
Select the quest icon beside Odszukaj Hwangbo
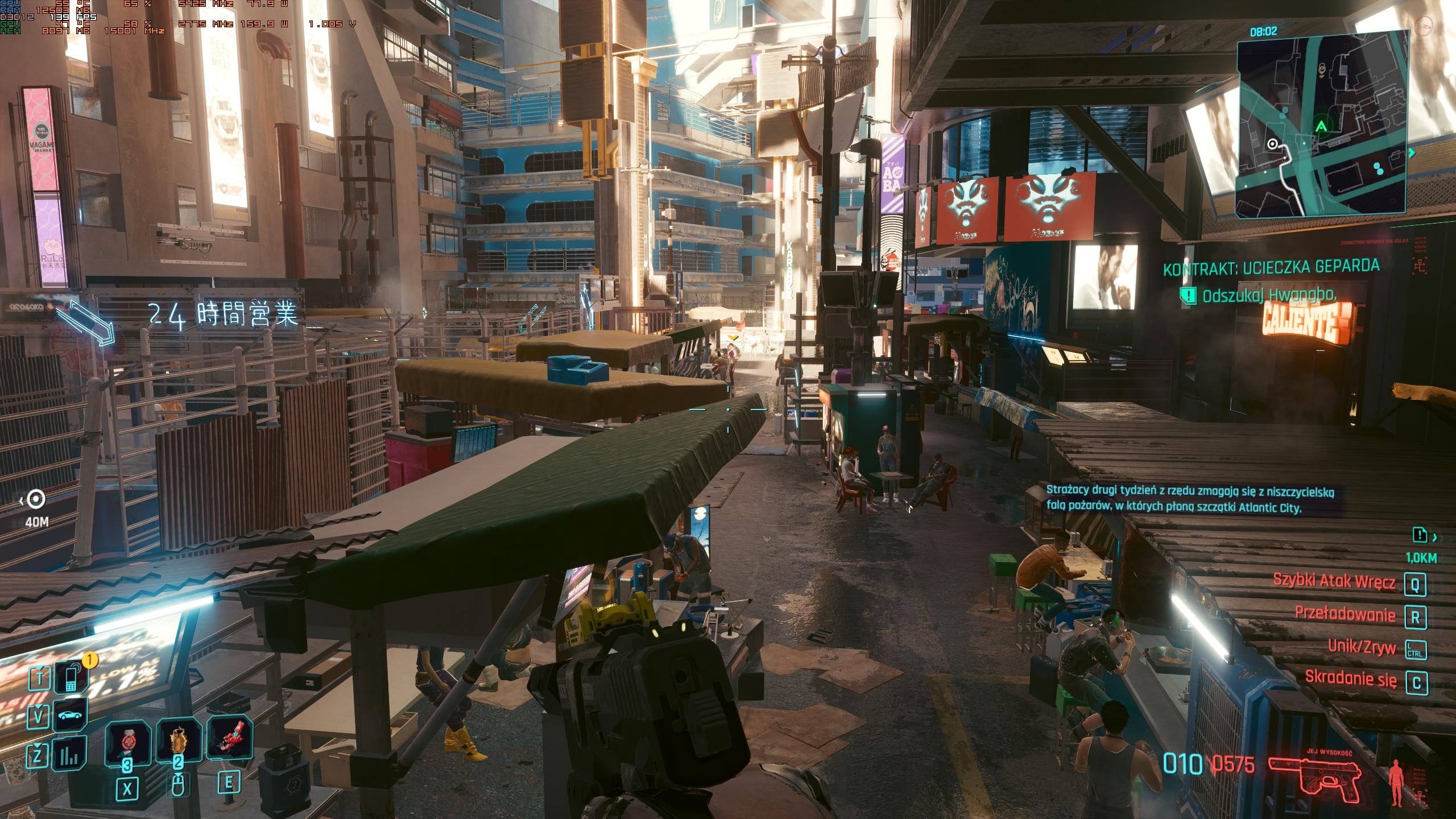coord(1188,295)
